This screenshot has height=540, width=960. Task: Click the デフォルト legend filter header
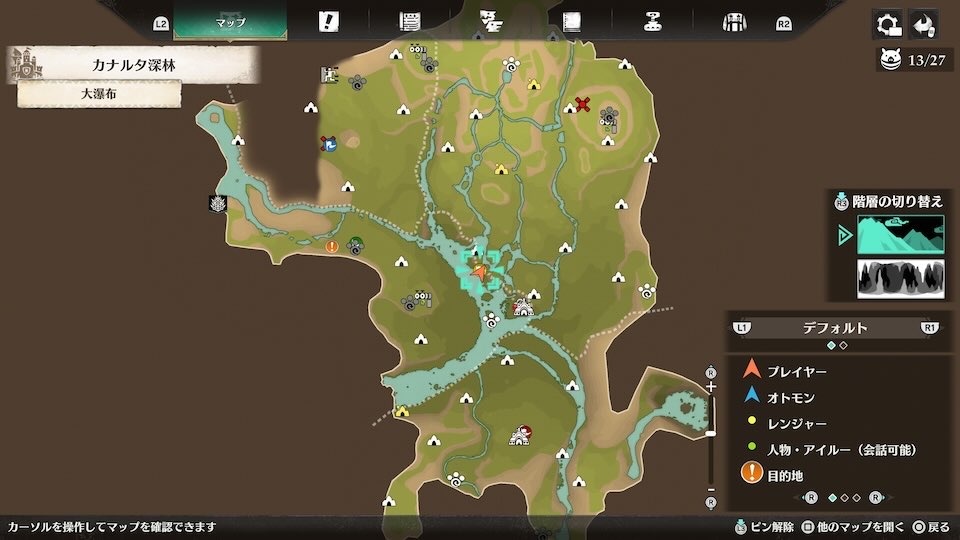pos(835,327)
